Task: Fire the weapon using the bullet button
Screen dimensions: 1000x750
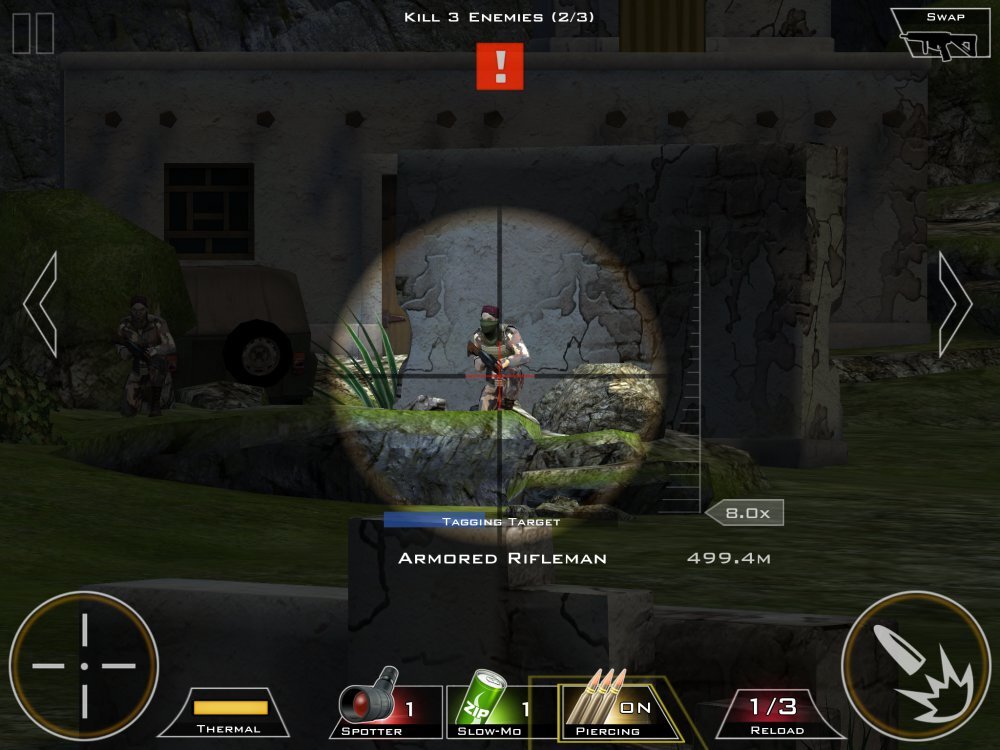Action: tap(915, 665)
